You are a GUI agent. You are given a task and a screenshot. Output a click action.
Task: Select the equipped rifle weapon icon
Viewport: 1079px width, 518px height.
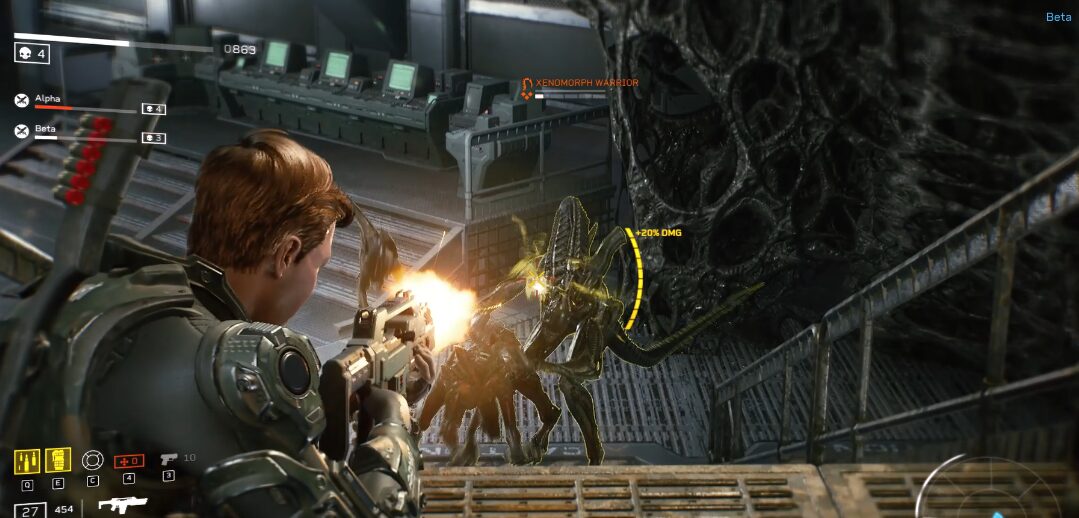pos(122,505)
